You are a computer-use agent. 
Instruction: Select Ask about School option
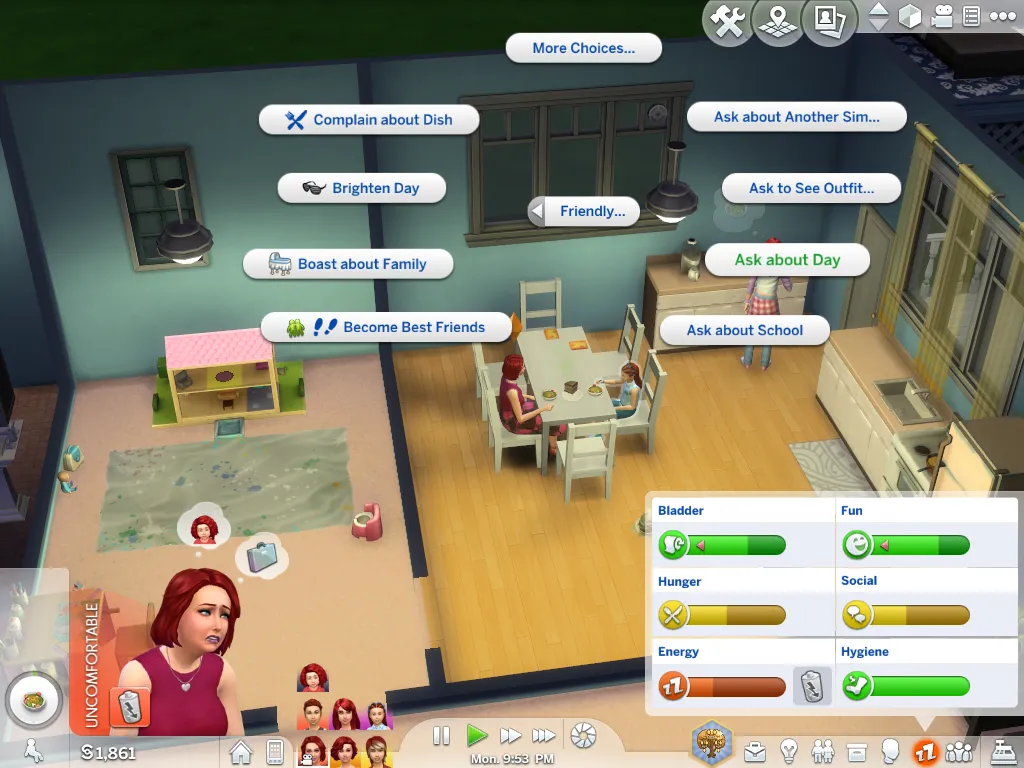[745, 330]
